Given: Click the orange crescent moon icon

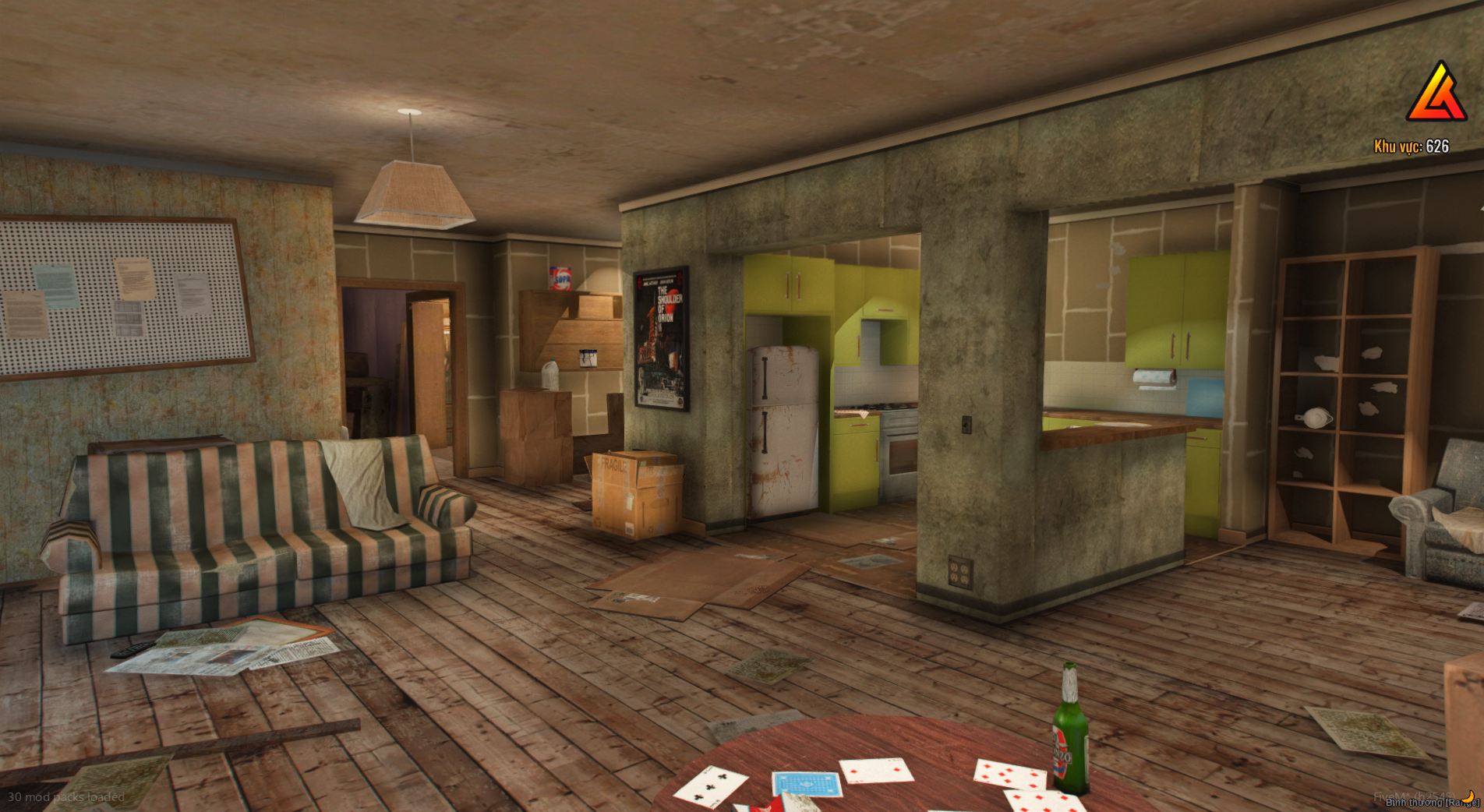Looking at the screenshot, I should pos(1470,795).
